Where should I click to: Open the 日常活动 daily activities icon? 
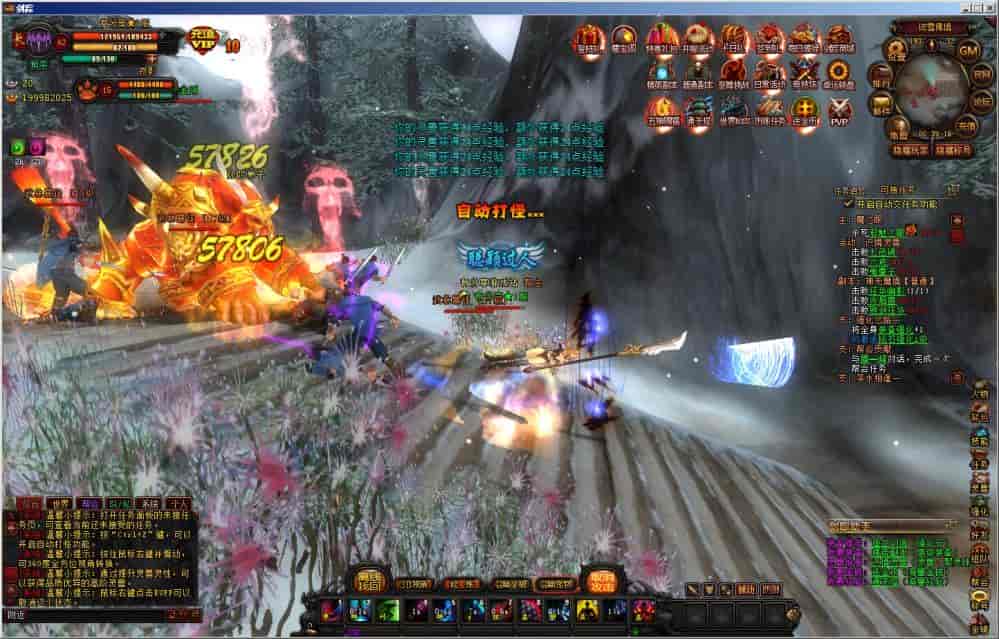770,72
